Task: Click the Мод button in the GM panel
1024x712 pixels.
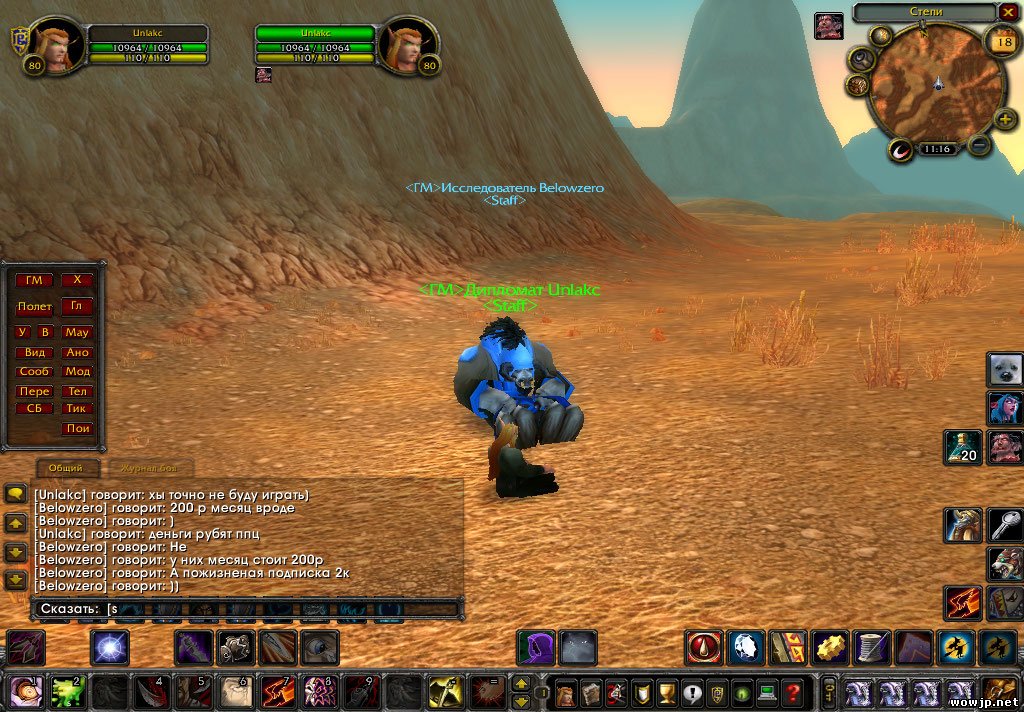Action: 78,371
